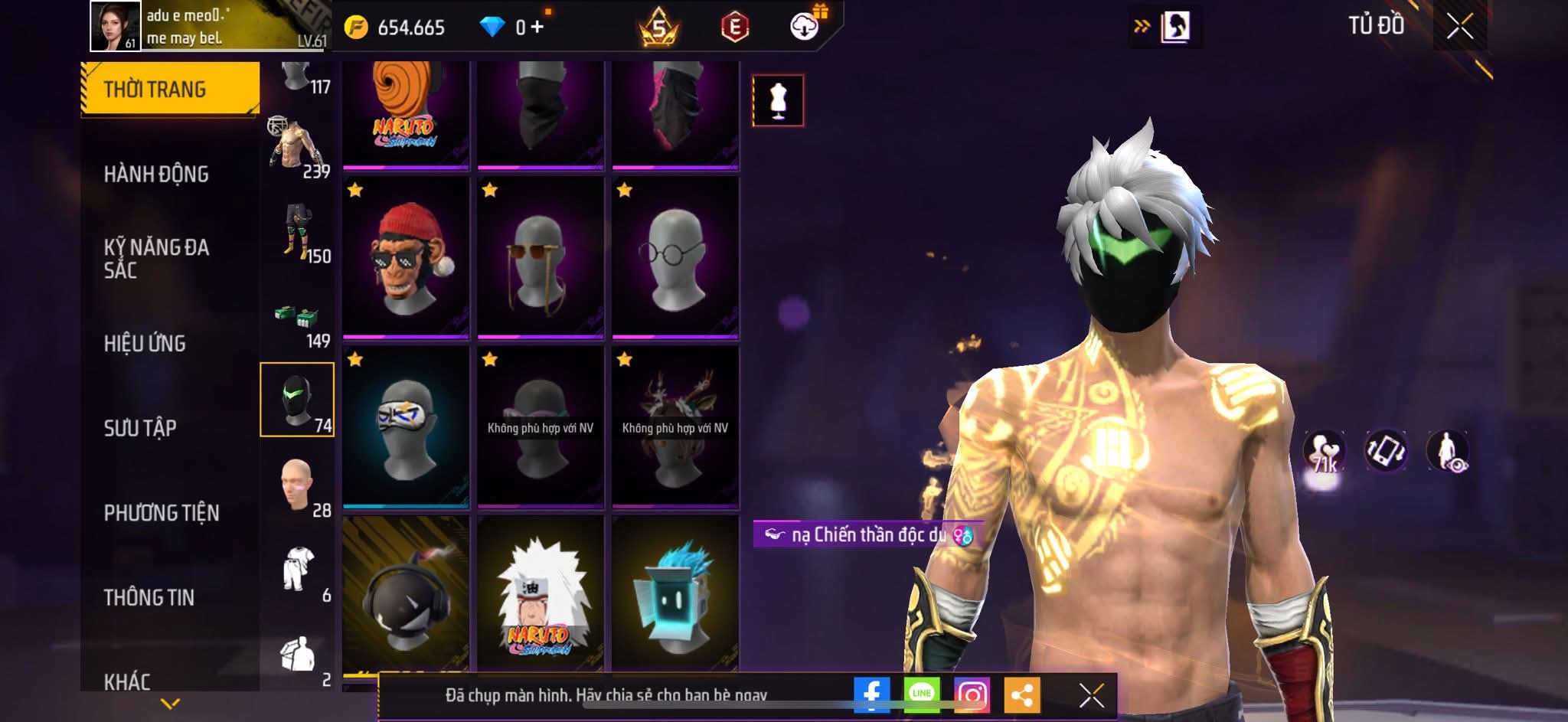Switch to KỸ NĂNG ĐA SẮC section
Screen dimensions: 1568x722
156,258
